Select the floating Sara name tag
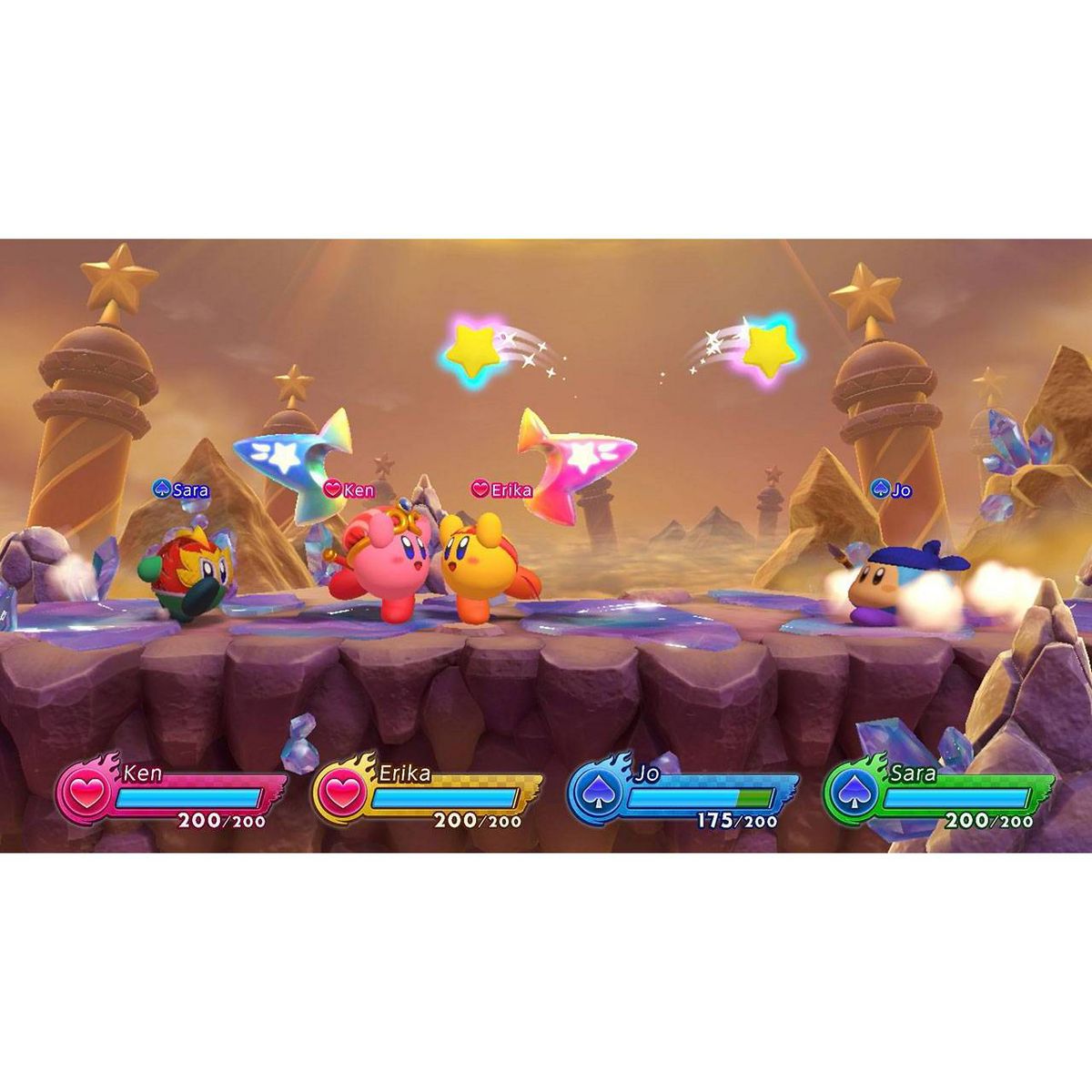The width and height of the screenshot is (1092, 1092). coord(181,490)
